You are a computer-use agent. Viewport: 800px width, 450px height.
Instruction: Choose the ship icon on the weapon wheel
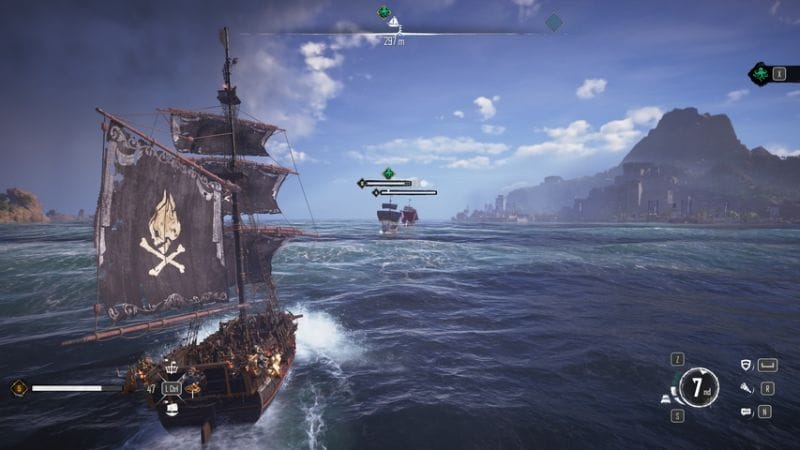tap(171, 369)
